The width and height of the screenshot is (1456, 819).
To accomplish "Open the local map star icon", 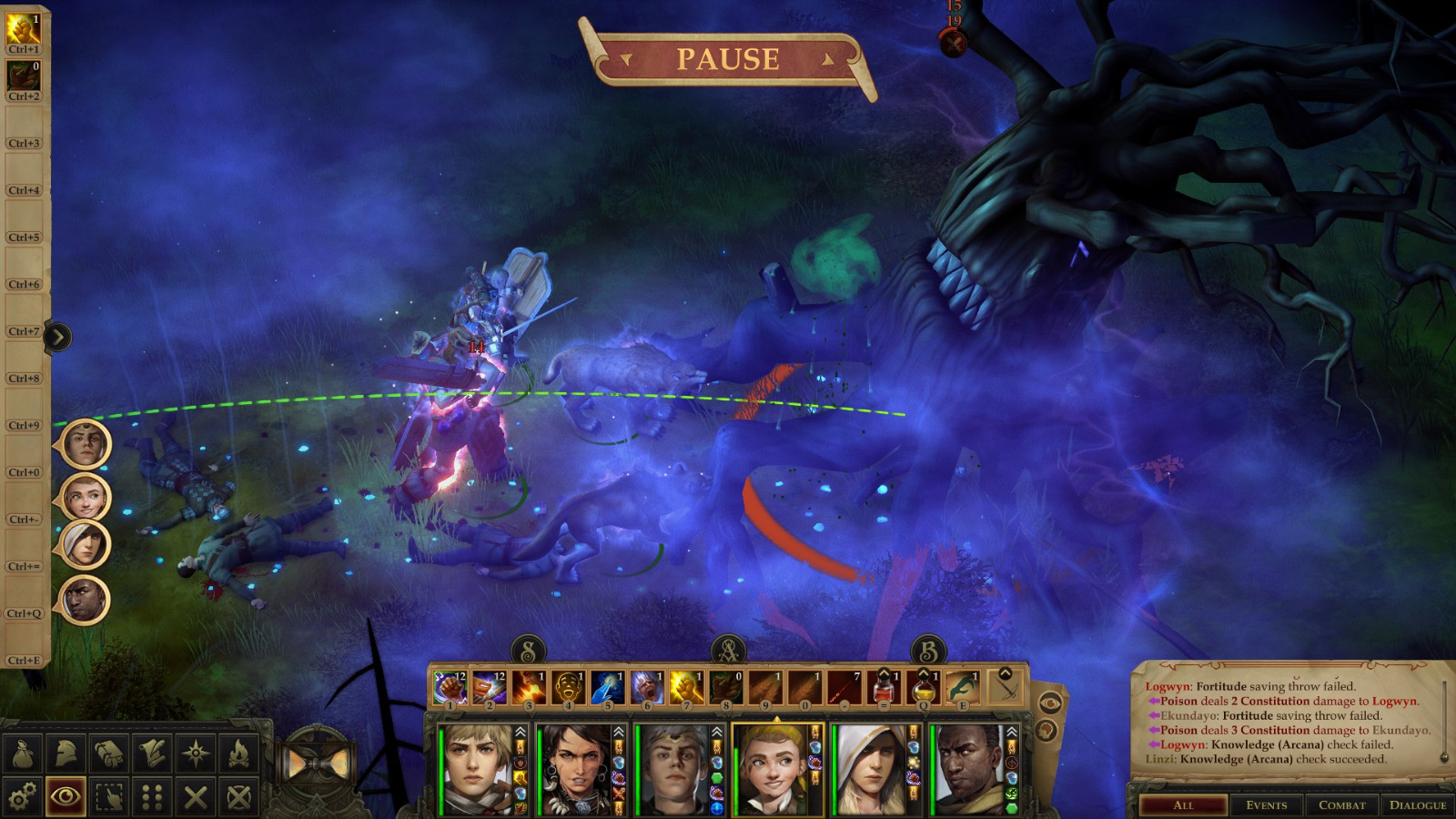I will tap(195, 753).
